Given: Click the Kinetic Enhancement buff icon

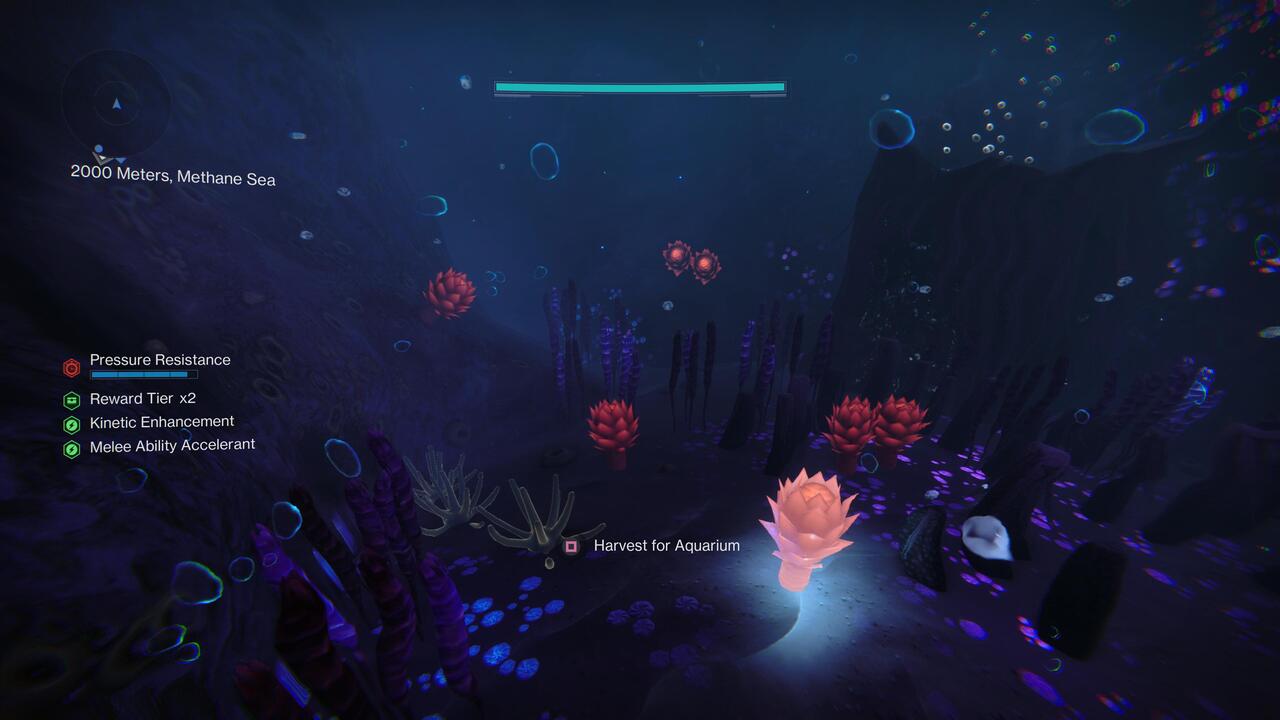Looking at the screenshot, I should (70, 422).
